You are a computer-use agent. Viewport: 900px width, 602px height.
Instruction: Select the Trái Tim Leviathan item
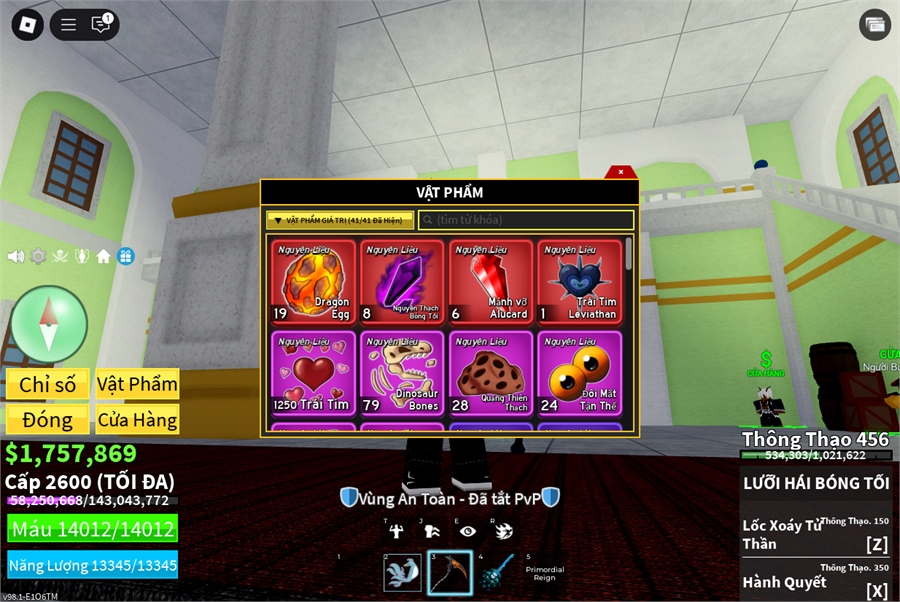[579, 282]
